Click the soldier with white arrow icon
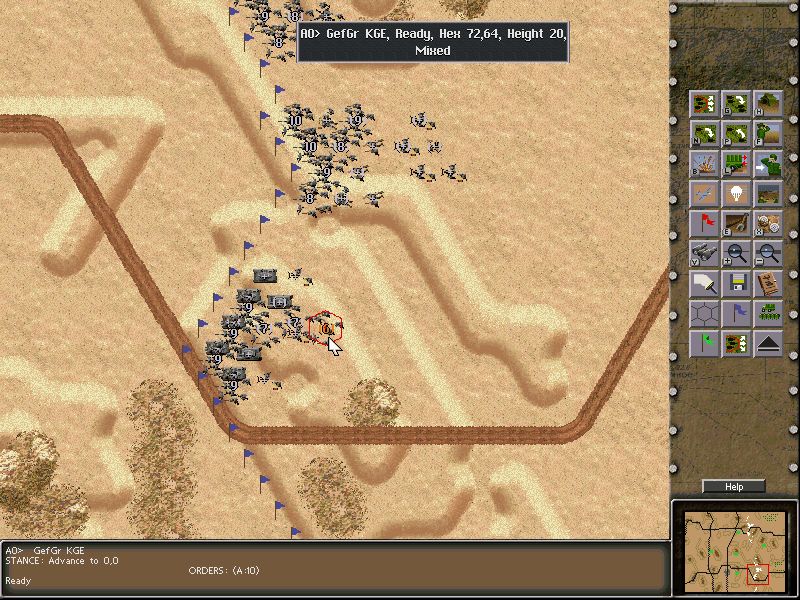Image resolution: width=800 pixels, height=600 pixels. coord(768,163)
